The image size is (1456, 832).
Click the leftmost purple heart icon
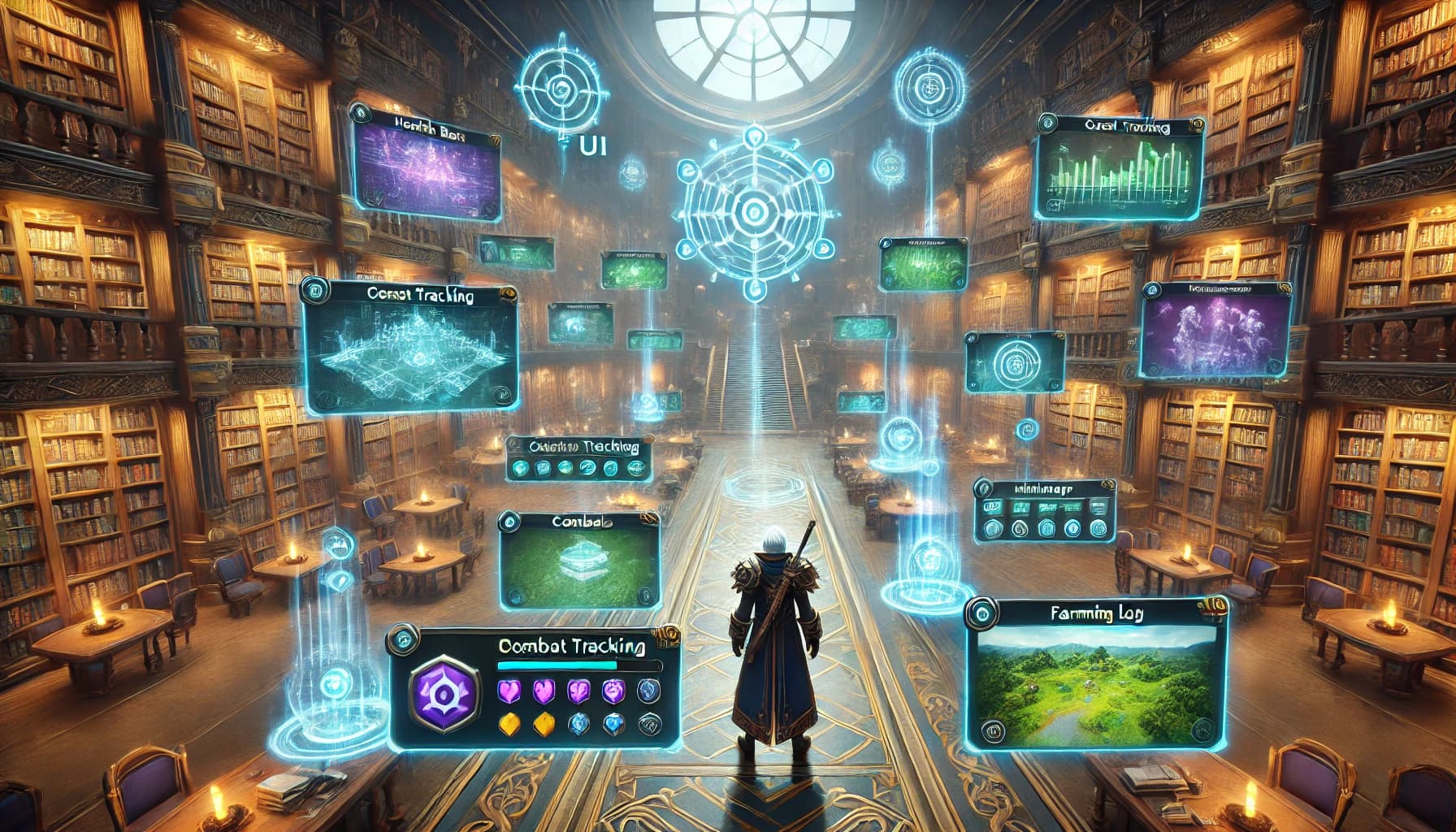[507, 691]
